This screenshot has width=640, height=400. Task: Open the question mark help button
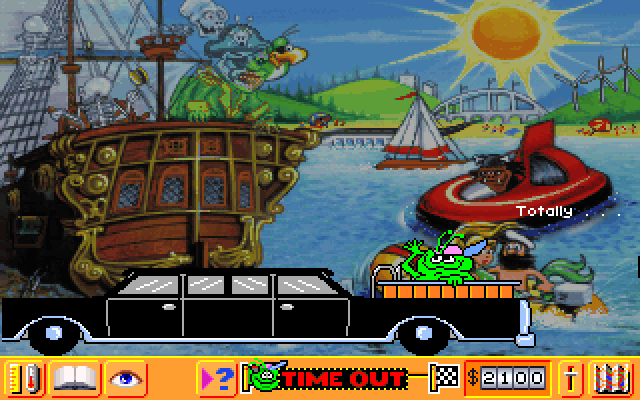(218, 378)
